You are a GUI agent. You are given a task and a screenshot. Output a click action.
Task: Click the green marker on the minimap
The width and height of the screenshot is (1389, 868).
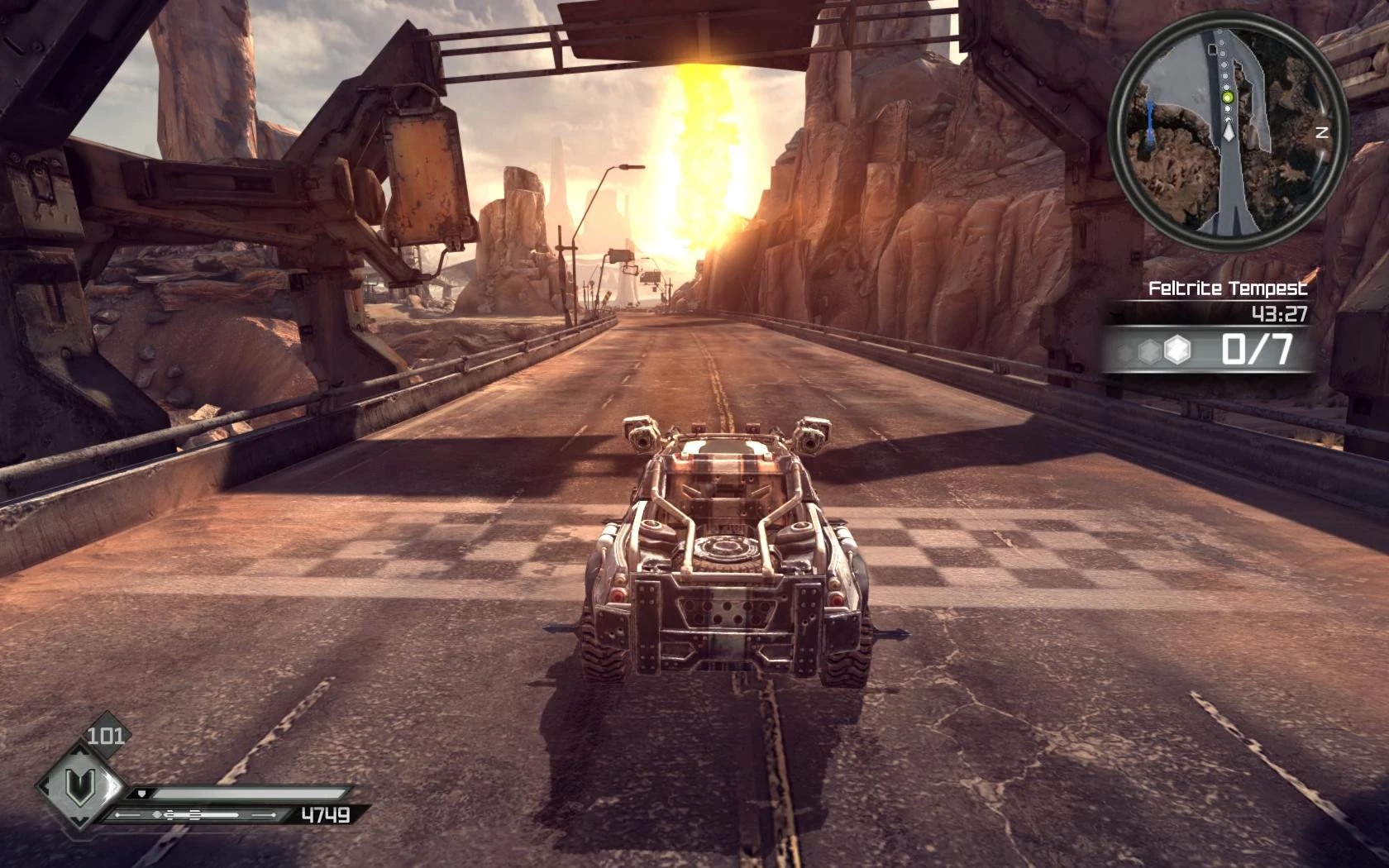click(1228, 98)
